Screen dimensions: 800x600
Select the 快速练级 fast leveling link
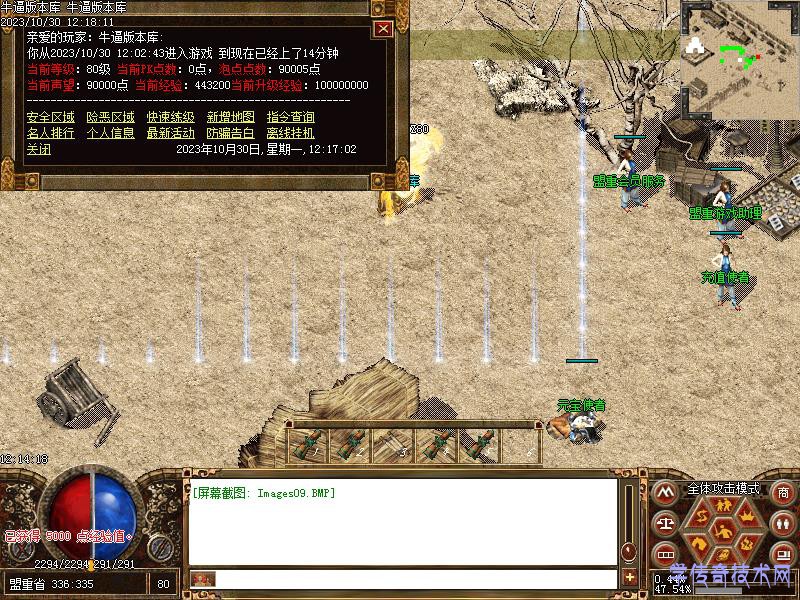click(170, 117)
